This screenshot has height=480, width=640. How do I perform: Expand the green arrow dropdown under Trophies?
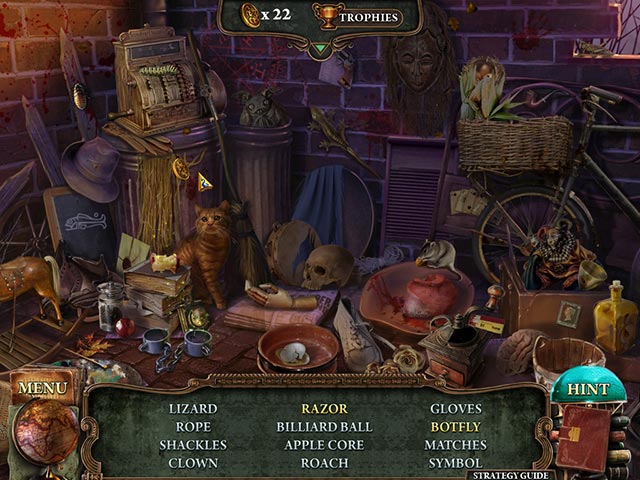[320, 47]
